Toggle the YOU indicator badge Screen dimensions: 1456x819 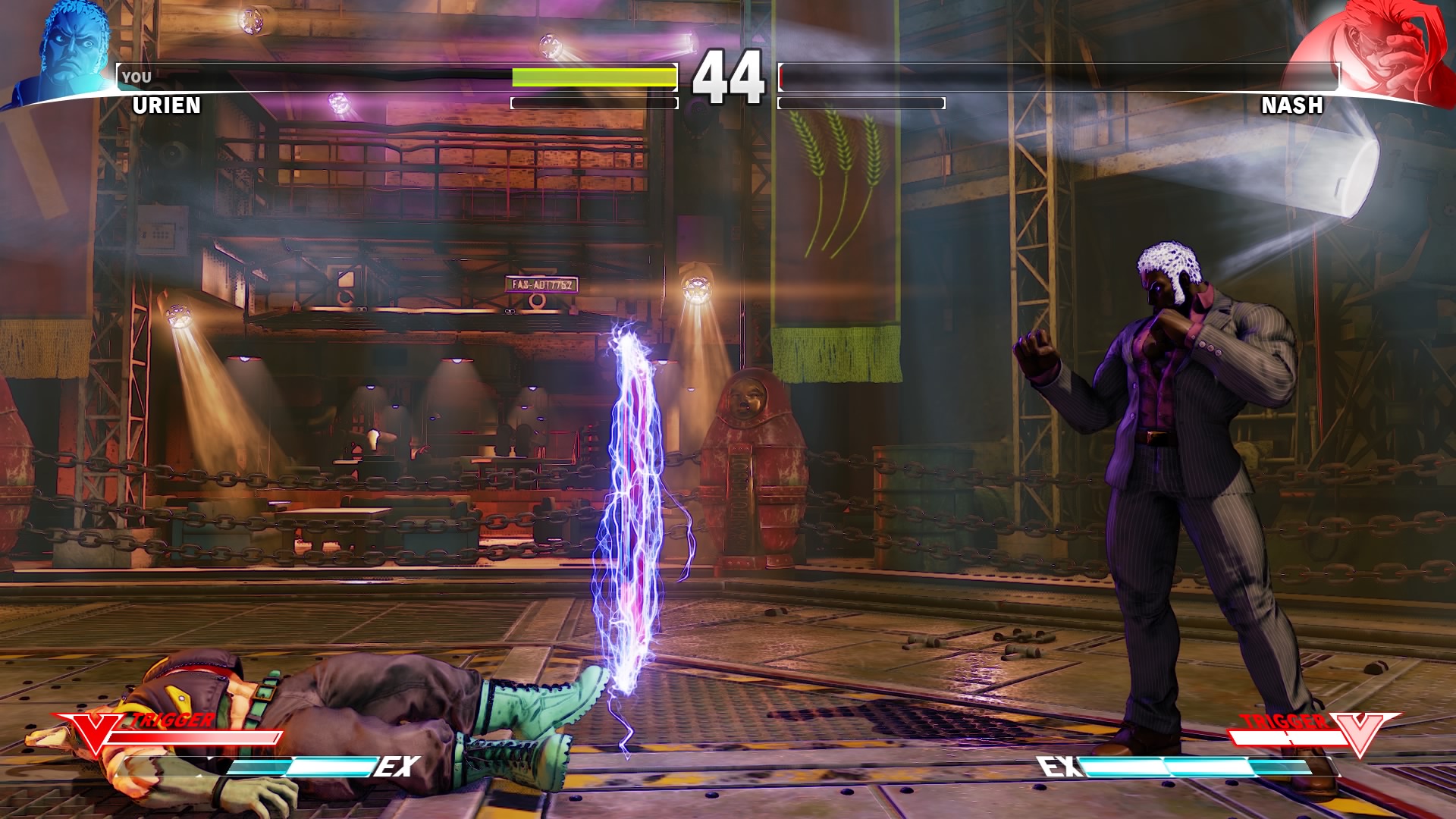138,76
